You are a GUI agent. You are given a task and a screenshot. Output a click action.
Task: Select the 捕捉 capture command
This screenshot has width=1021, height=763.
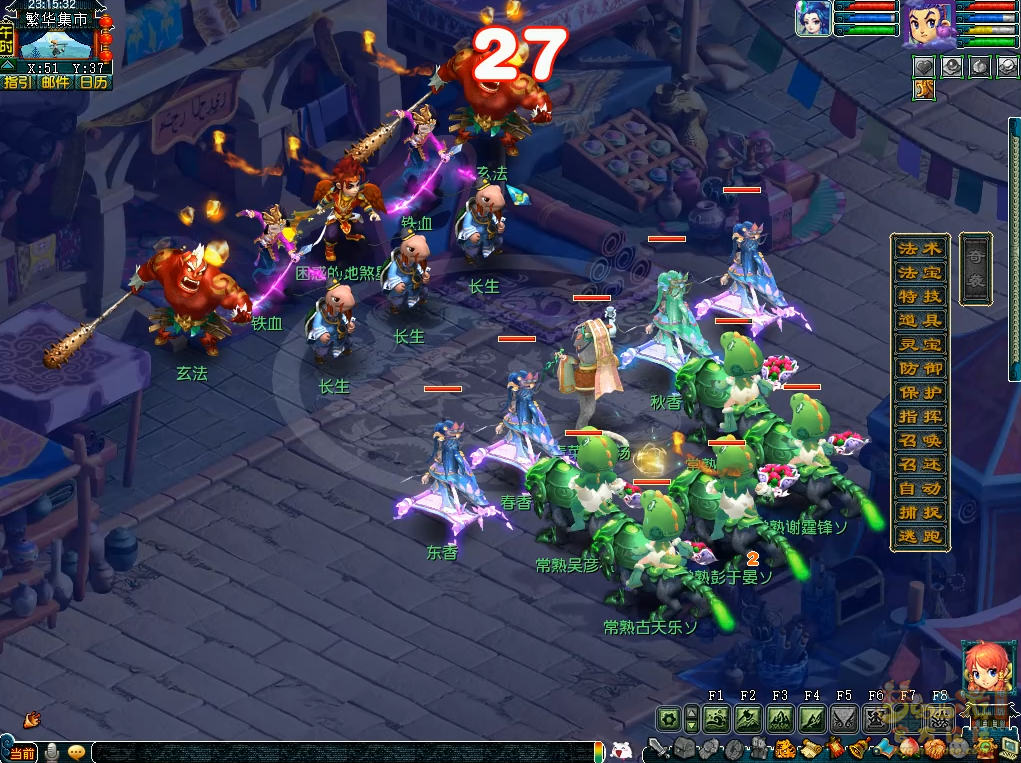pos(919,512)
